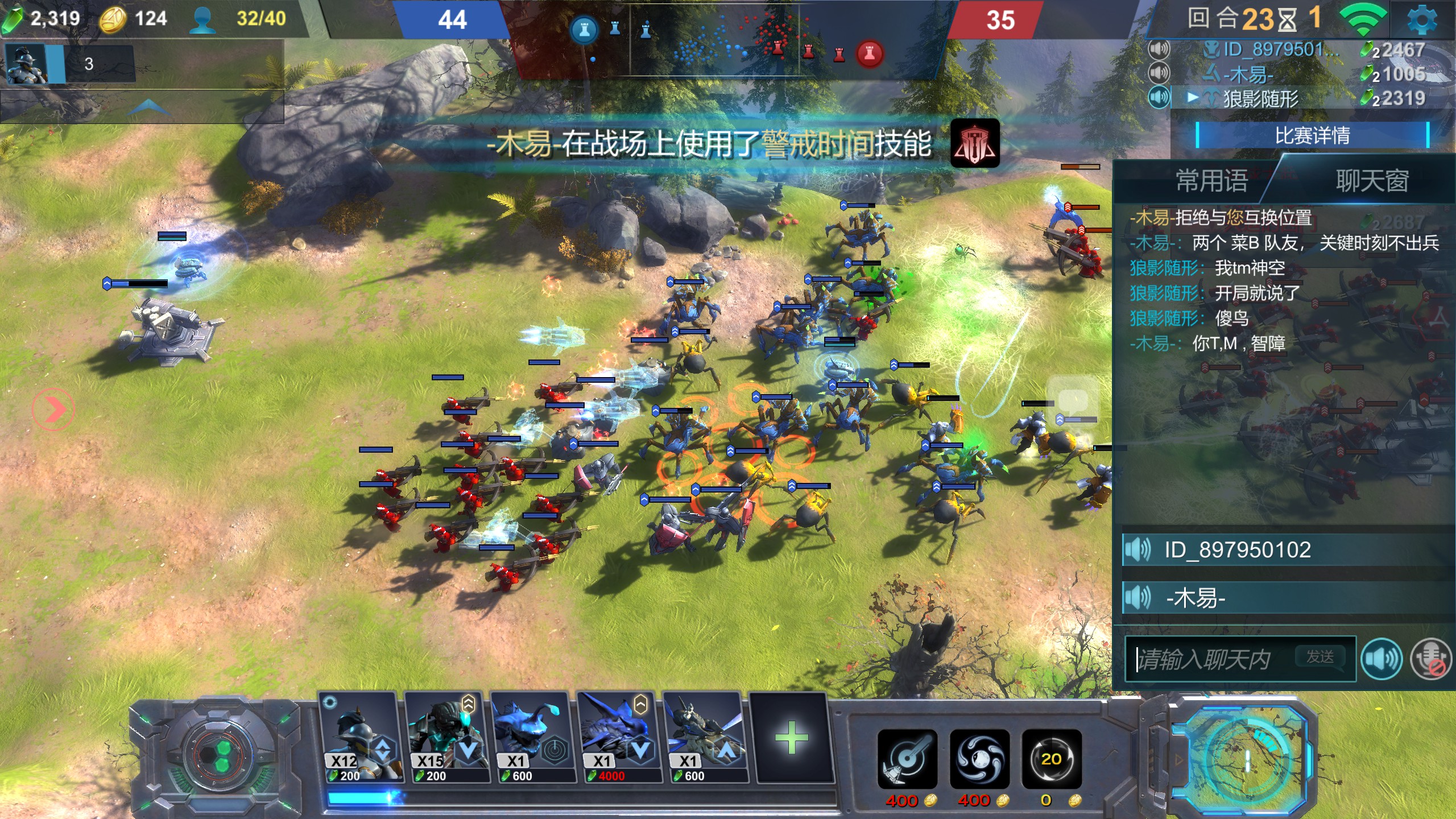Screen dimensions: 1456x819
Task: Activate the skill showing number 20
Action: coord(1051,758)
